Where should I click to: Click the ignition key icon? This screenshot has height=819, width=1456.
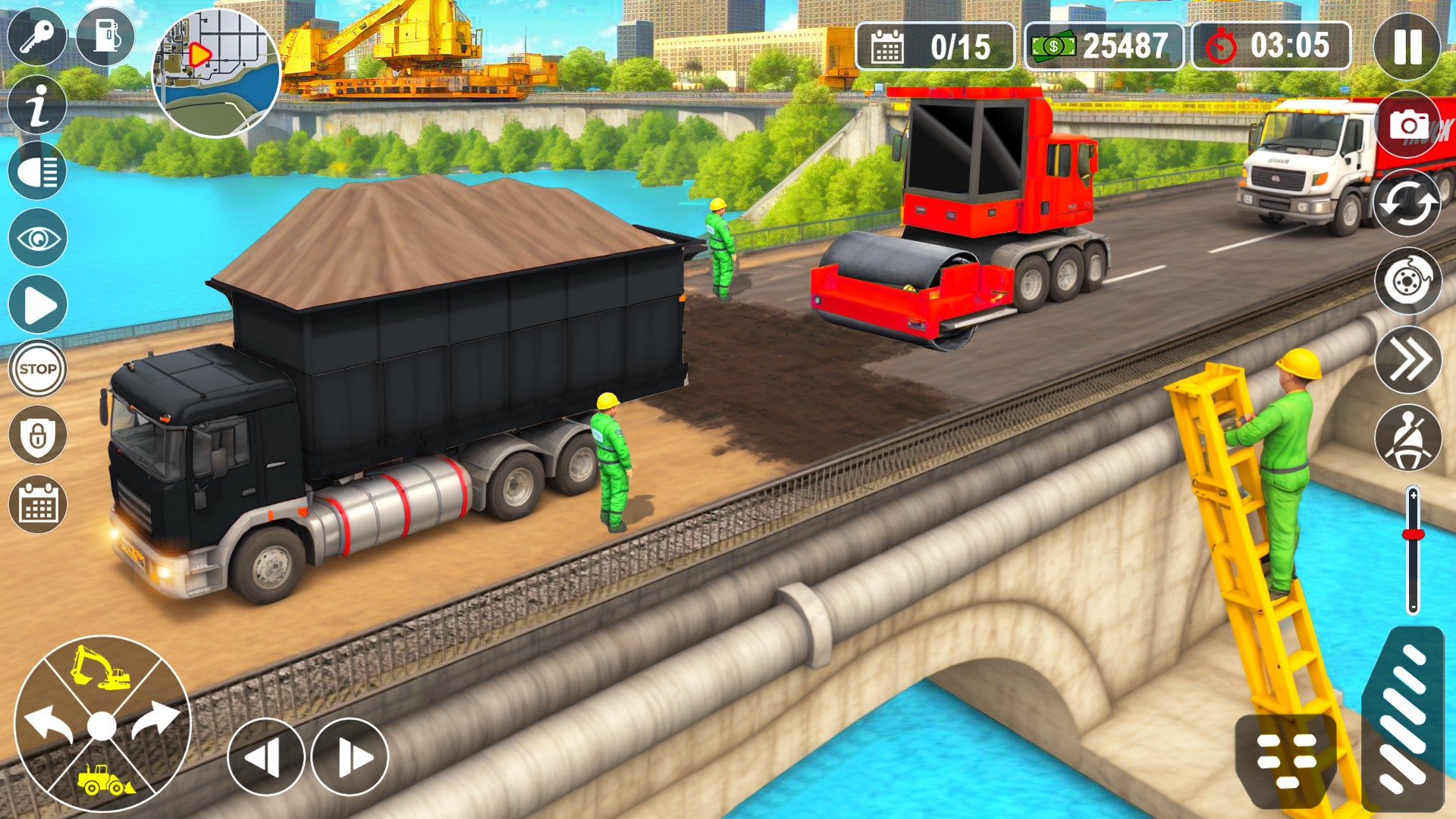point(36,37)
